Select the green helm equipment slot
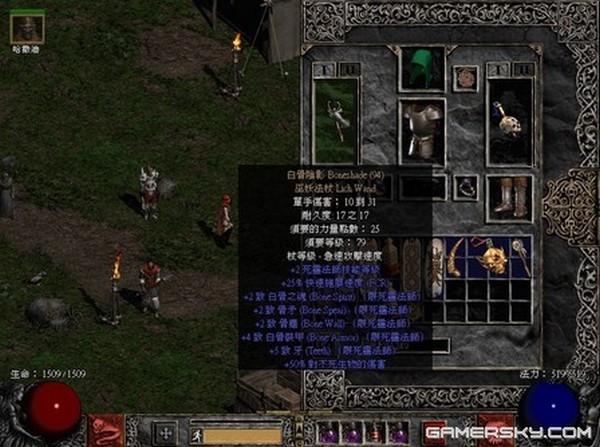Viewport: 600px width, 447px height. point(421,67)
